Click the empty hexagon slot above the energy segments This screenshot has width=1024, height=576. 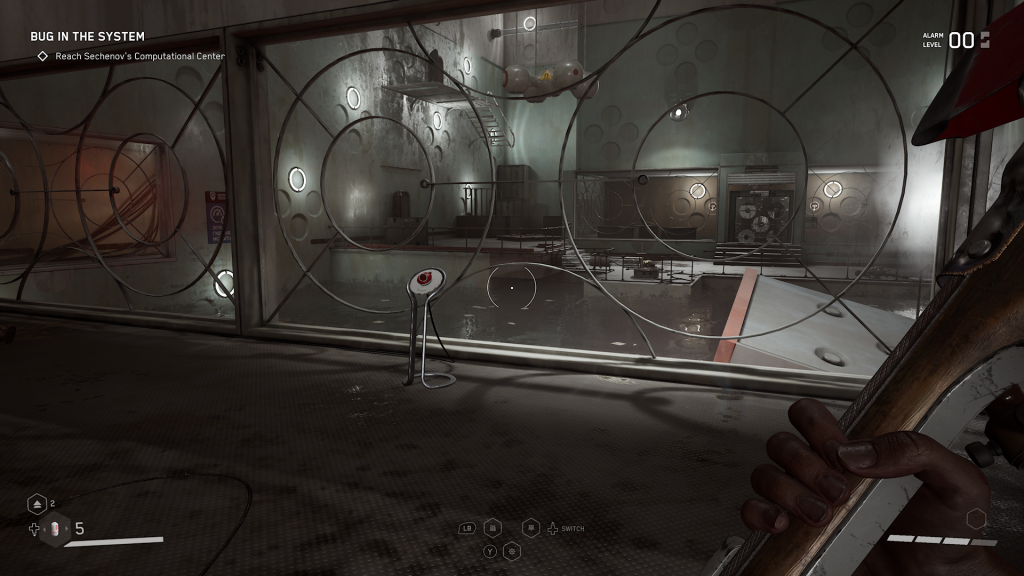[x=976, y=519]
